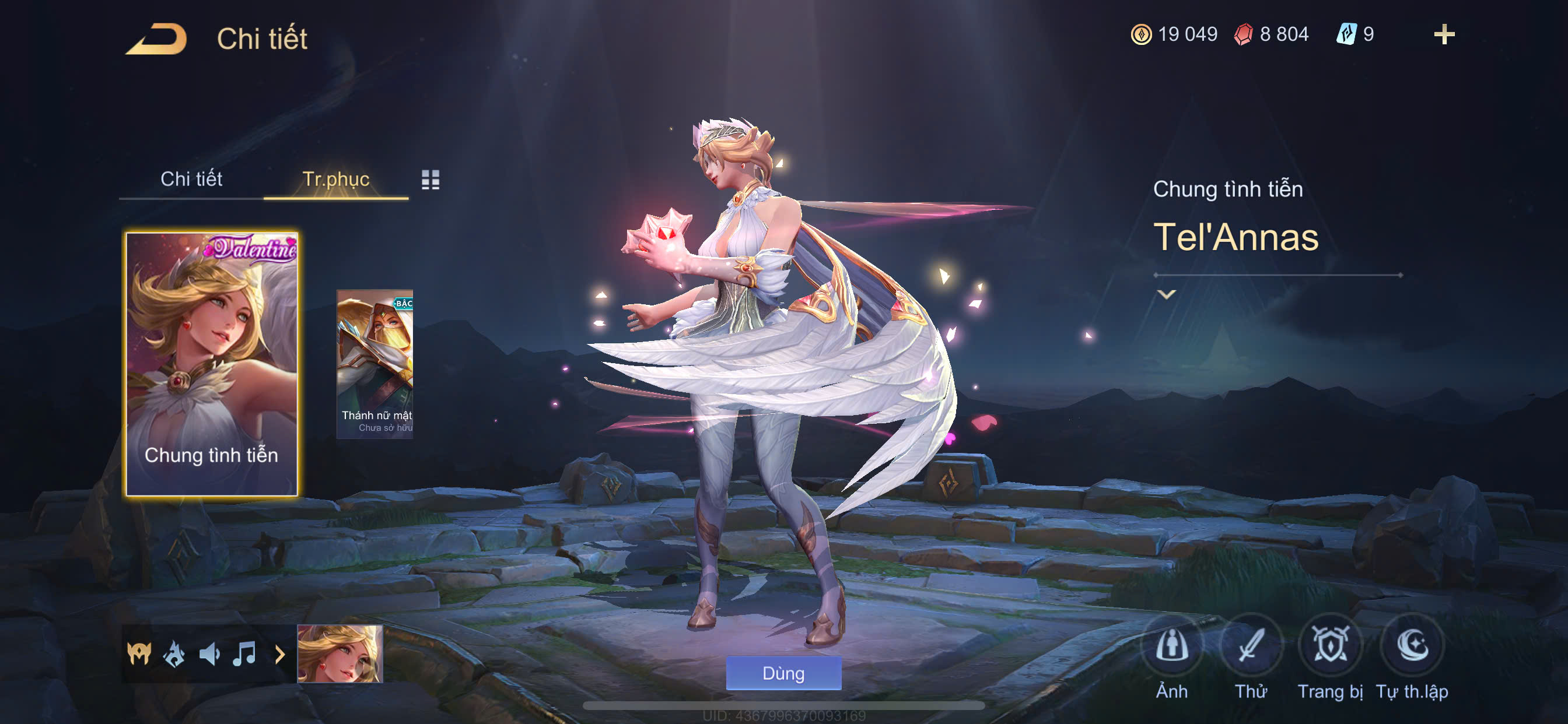This screenshot has width=1568, height=724.
Task: Add currency with the plus button
Action: point(1443,34)
